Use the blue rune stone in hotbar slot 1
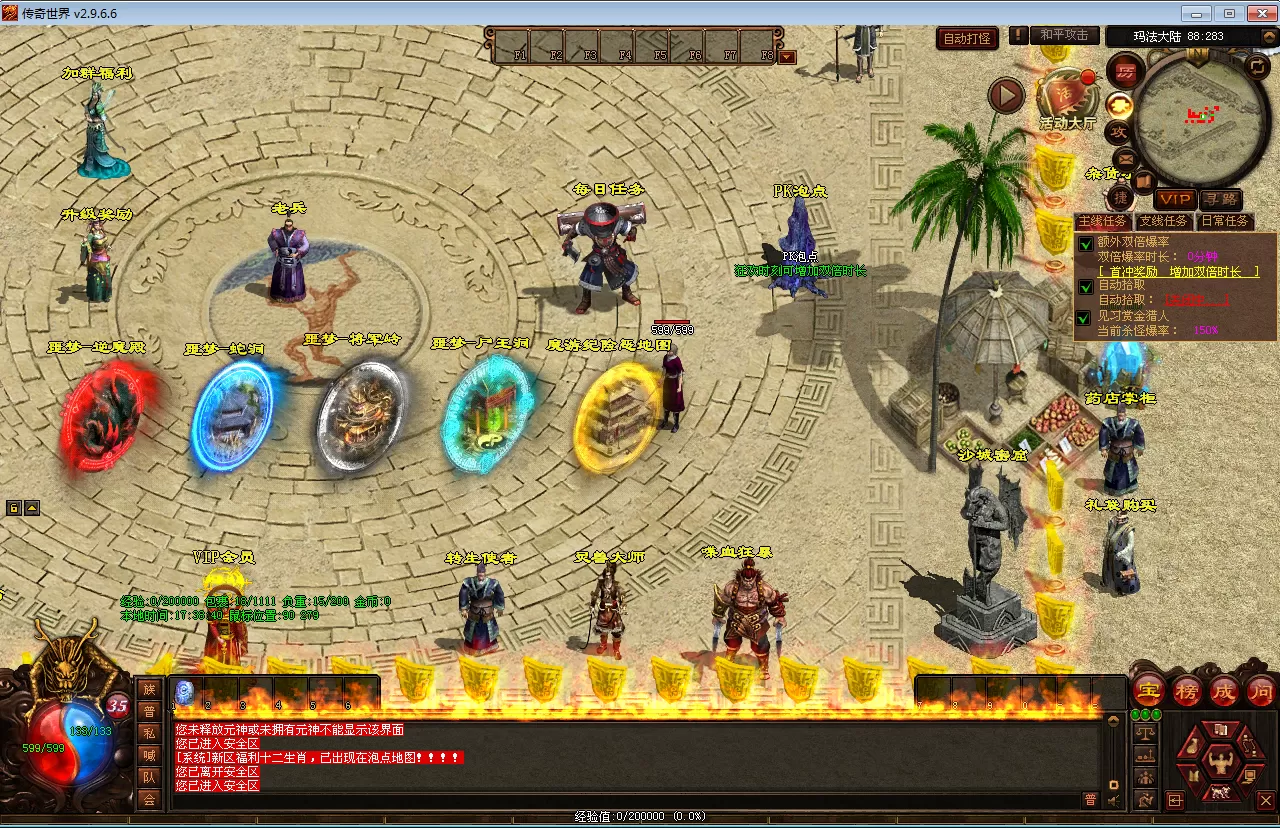Screen dimensions: 1280x828 (x=185, y=691)
